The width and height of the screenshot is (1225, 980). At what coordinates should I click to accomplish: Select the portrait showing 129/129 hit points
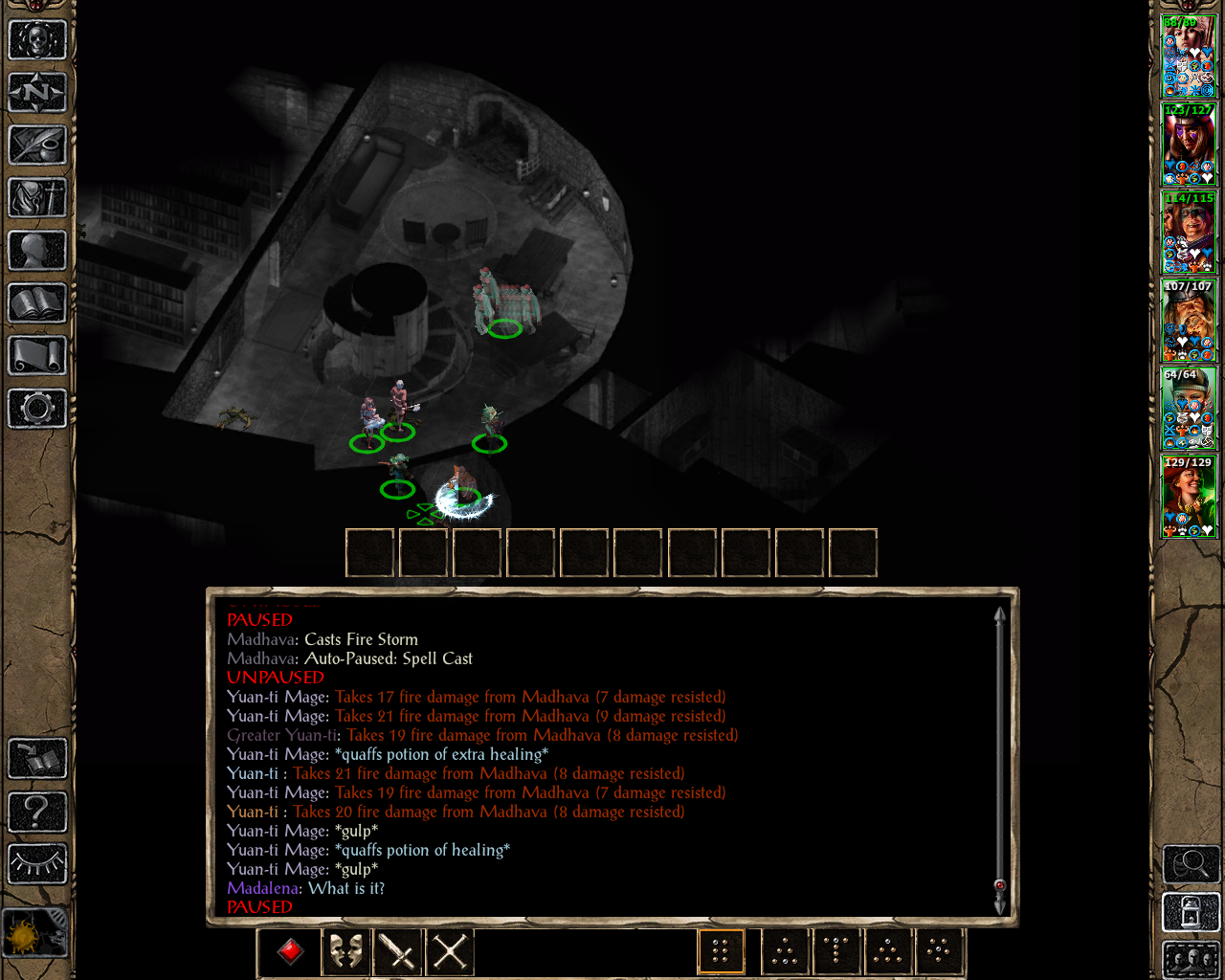tap(1189, 497)
